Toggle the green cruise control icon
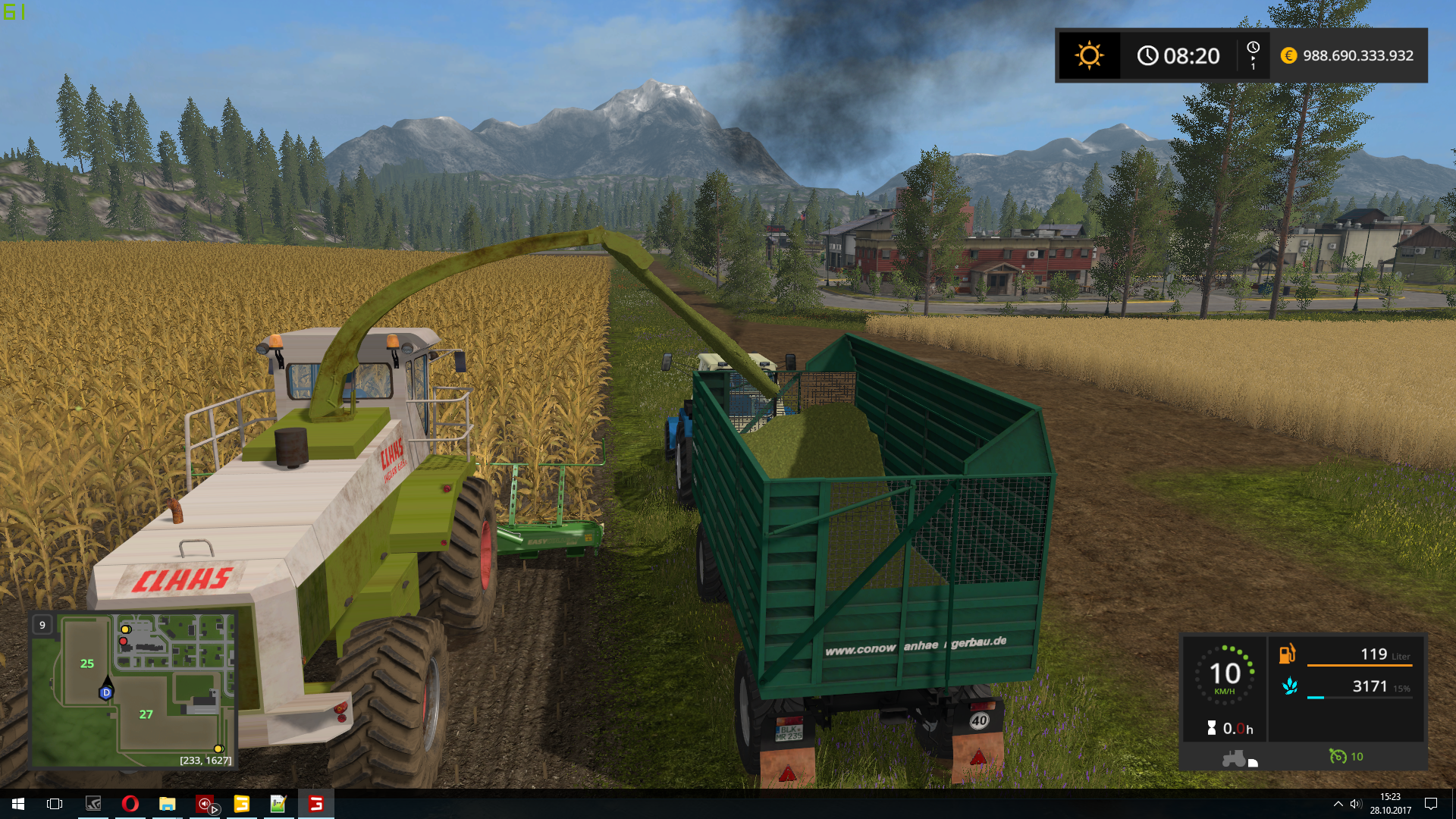 tap(1338, 756)
